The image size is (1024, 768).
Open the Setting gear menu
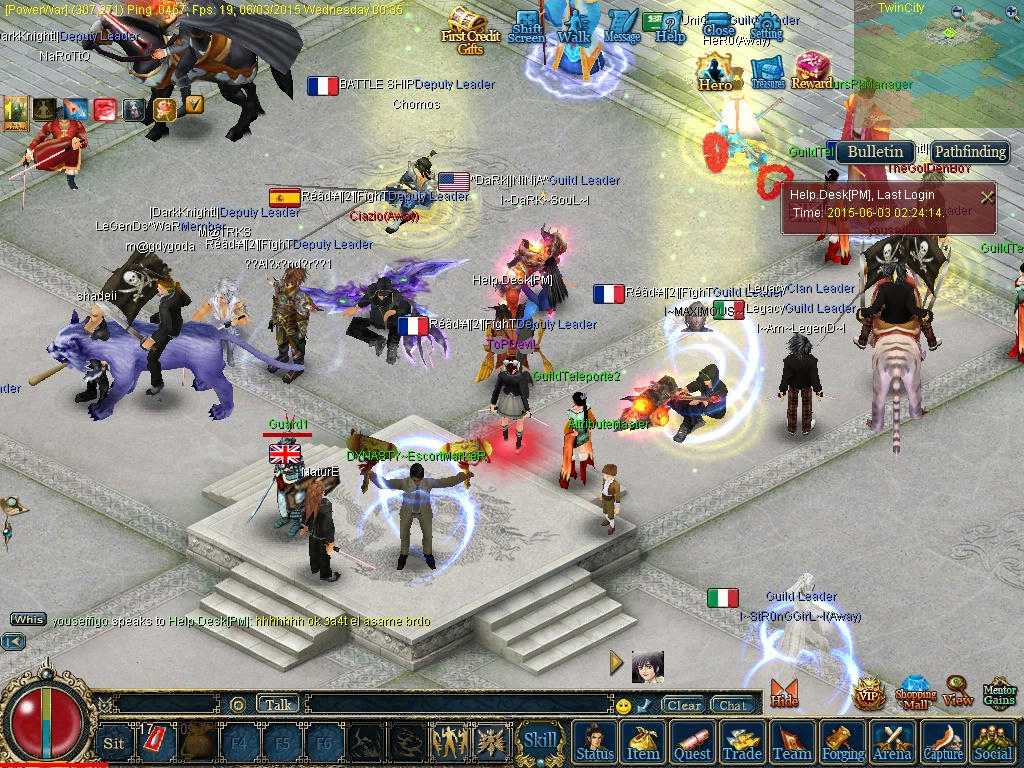(766, 27)
